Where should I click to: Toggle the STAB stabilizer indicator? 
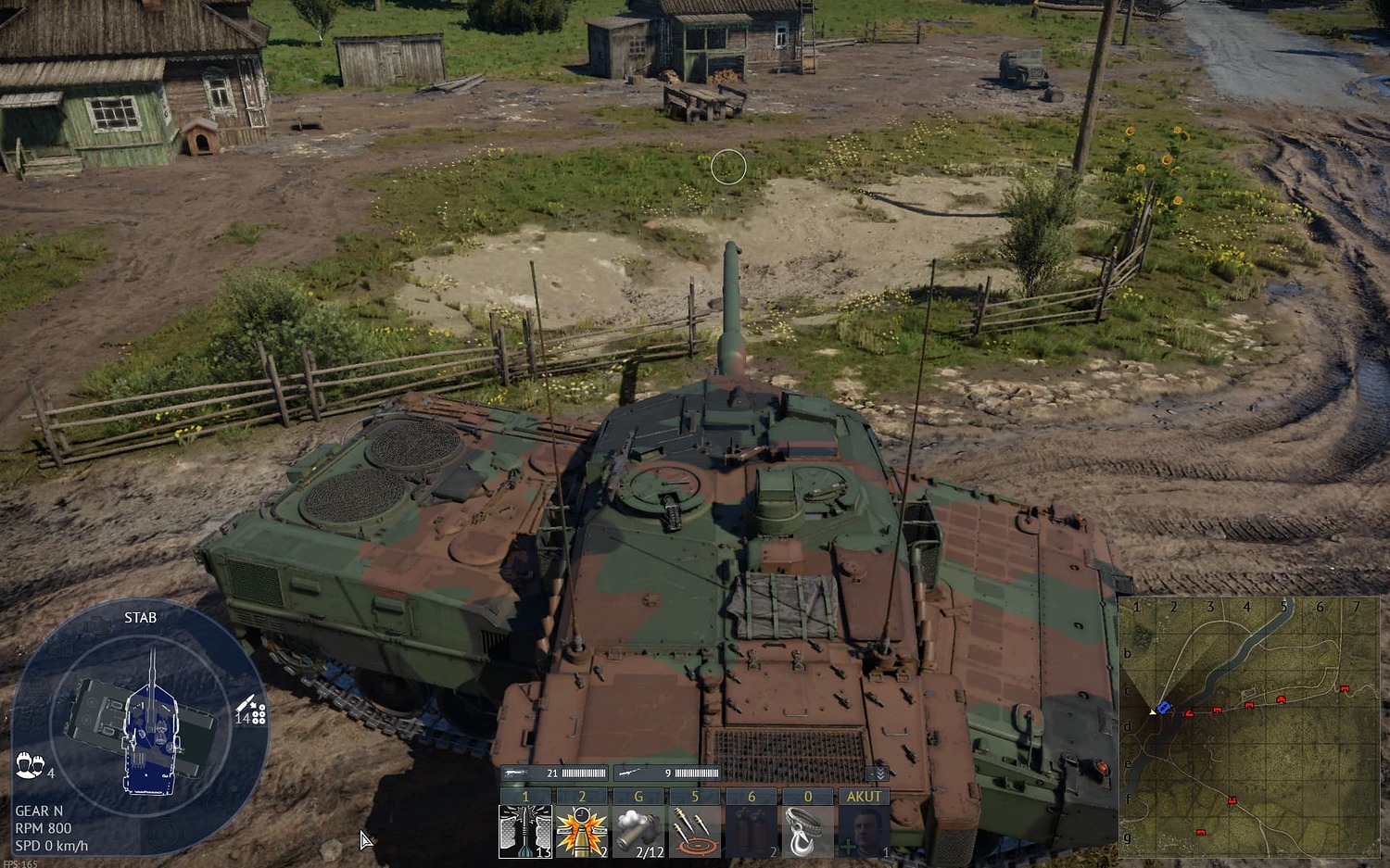tap(139, 617)
